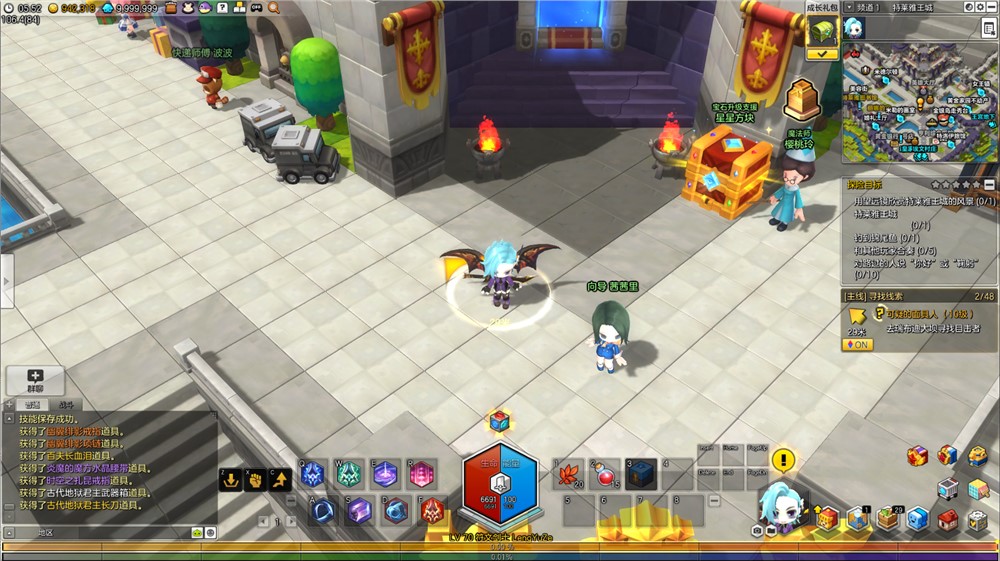Cast the pink R skill

421,475
